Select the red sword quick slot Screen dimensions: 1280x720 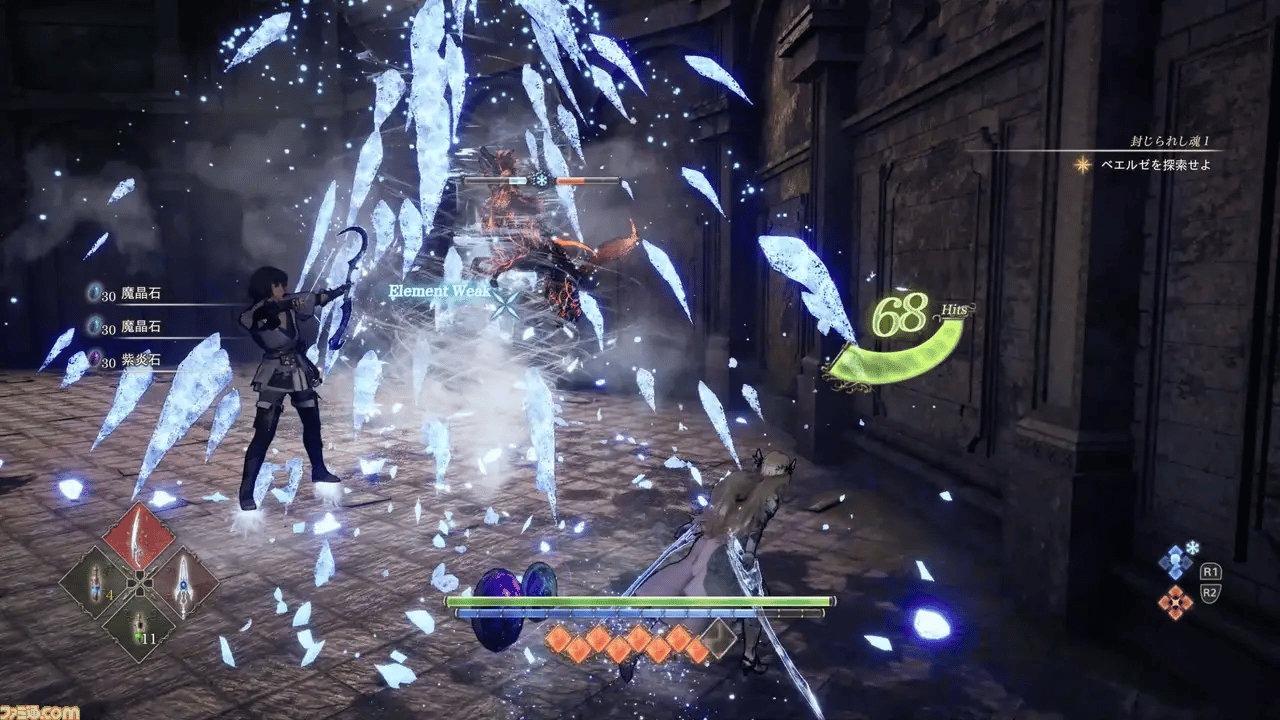139,537
